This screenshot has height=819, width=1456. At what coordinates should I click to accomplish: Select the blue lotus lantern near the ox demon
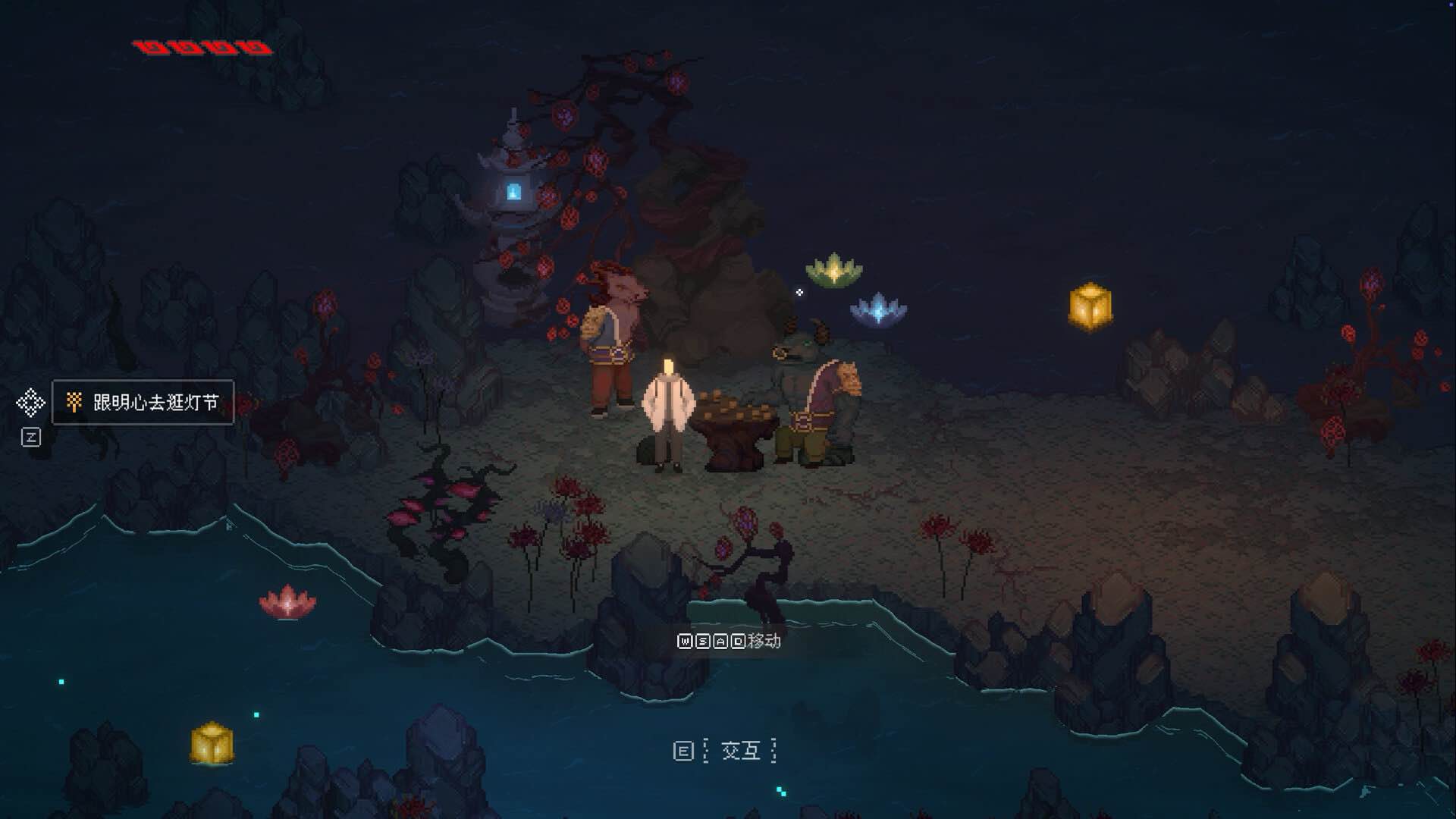(x=878, y=308)
